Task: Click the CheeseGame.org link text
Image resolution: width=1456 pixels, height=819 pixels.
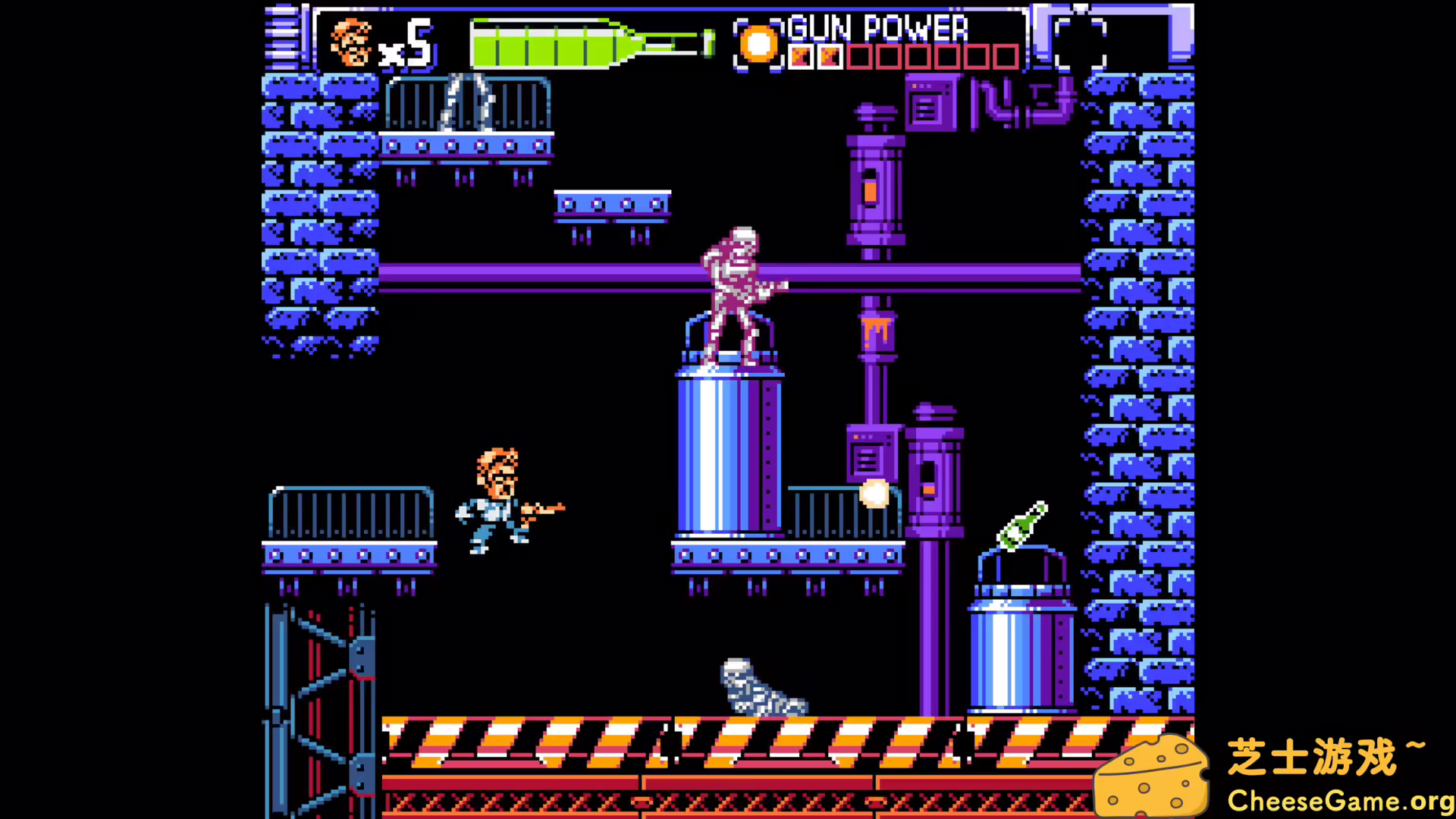Action: tap(1335, 800)
